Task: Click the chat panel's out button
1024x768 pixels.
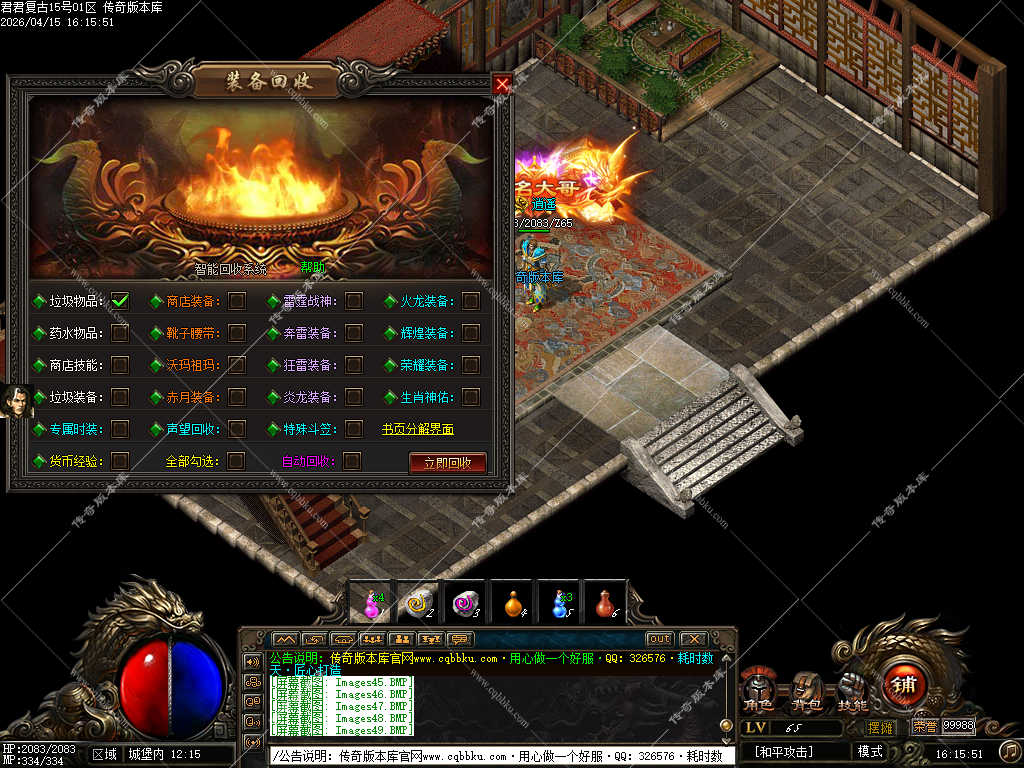Action: [659, 639]
